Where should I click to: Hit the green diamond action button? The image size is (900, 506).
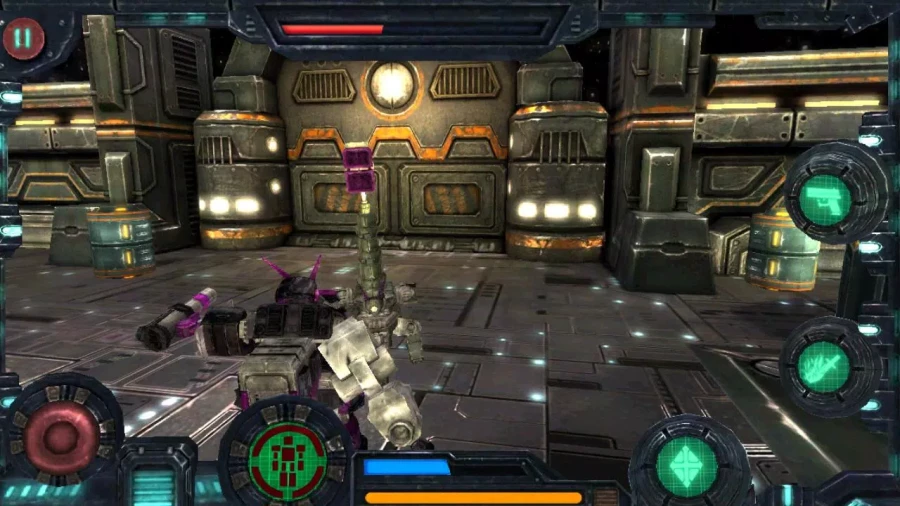[x=686, y=463]
